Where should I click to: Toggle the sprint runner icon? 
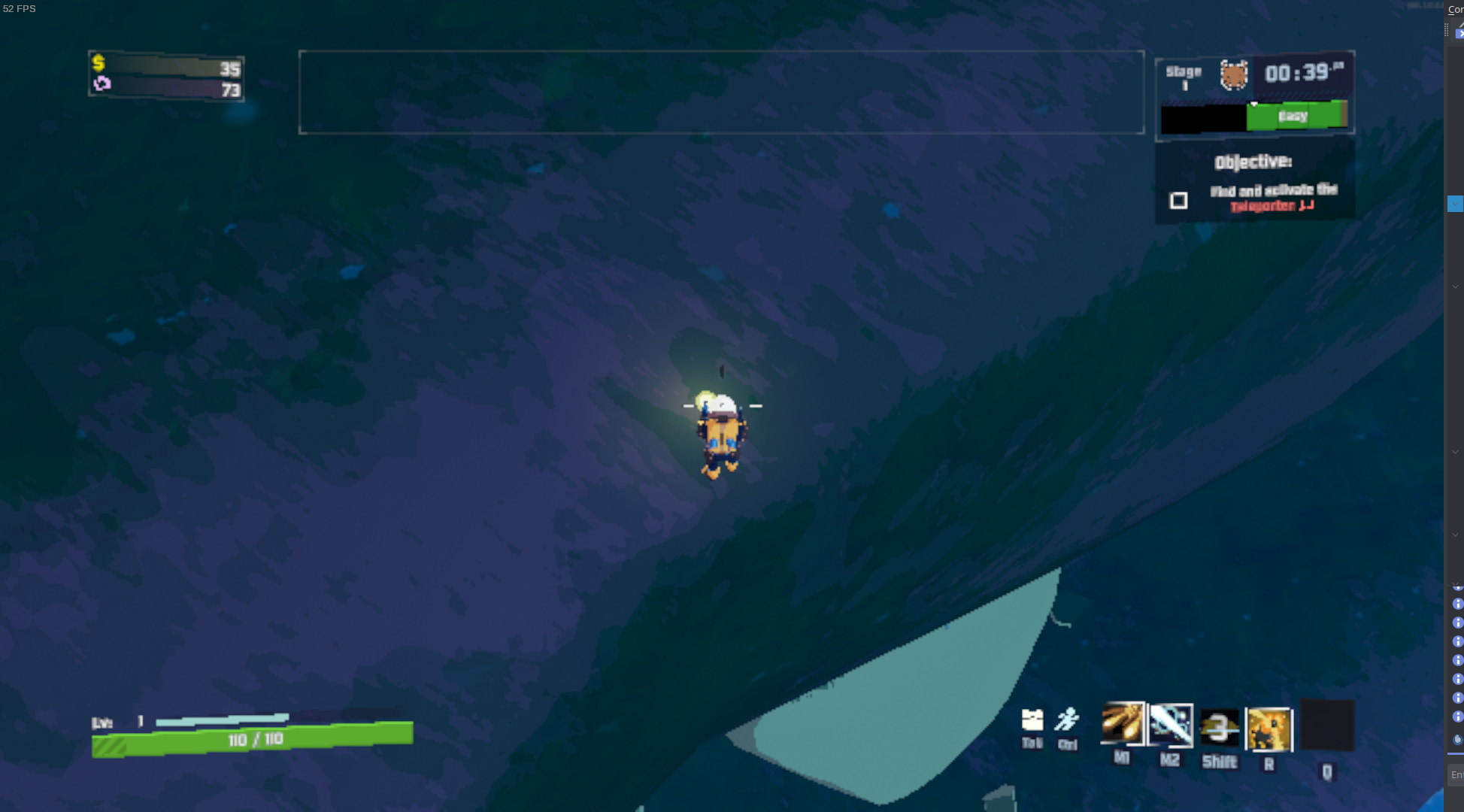point(1067,720)
